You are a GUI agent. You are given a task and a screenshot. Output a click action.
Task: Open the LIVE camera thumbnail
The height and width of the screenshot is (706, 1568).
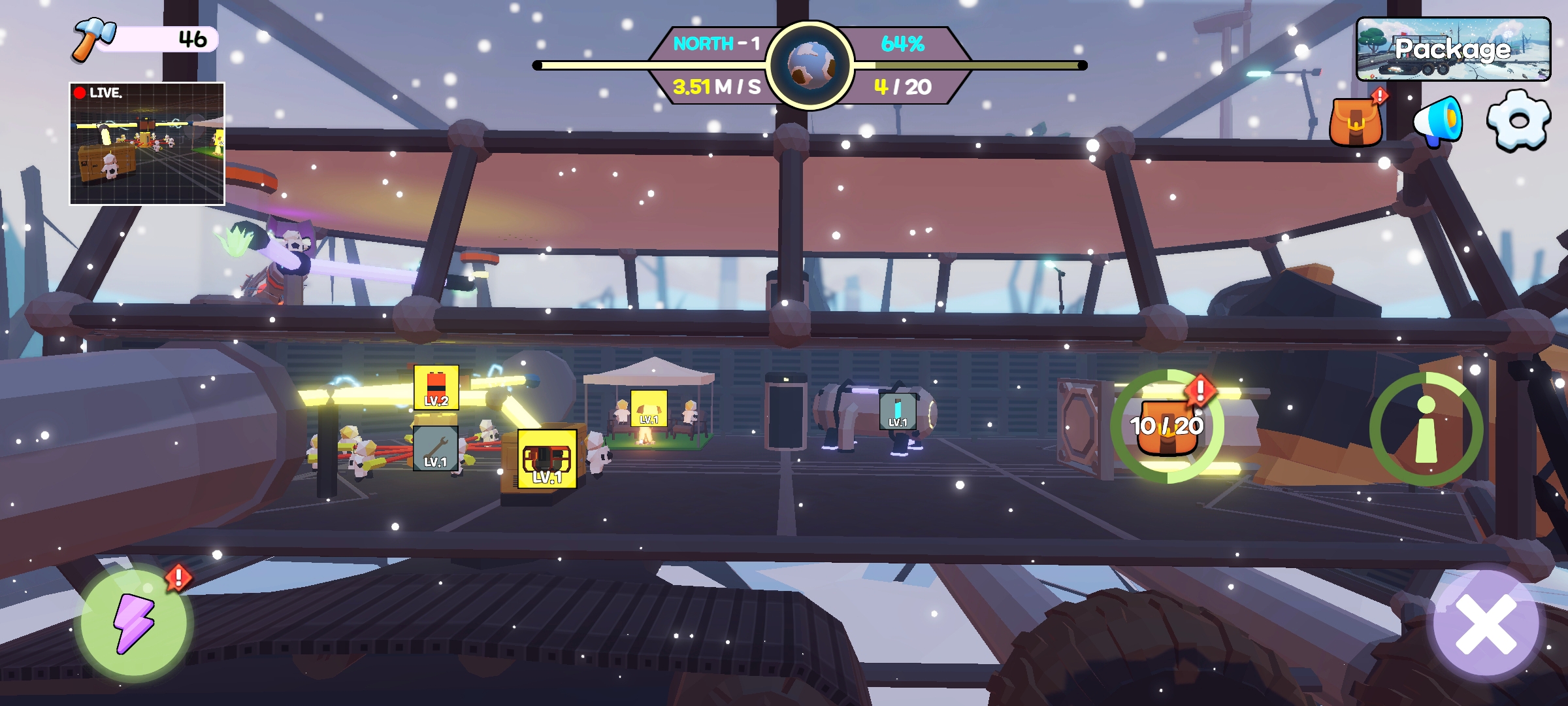(x=147, y=144)
